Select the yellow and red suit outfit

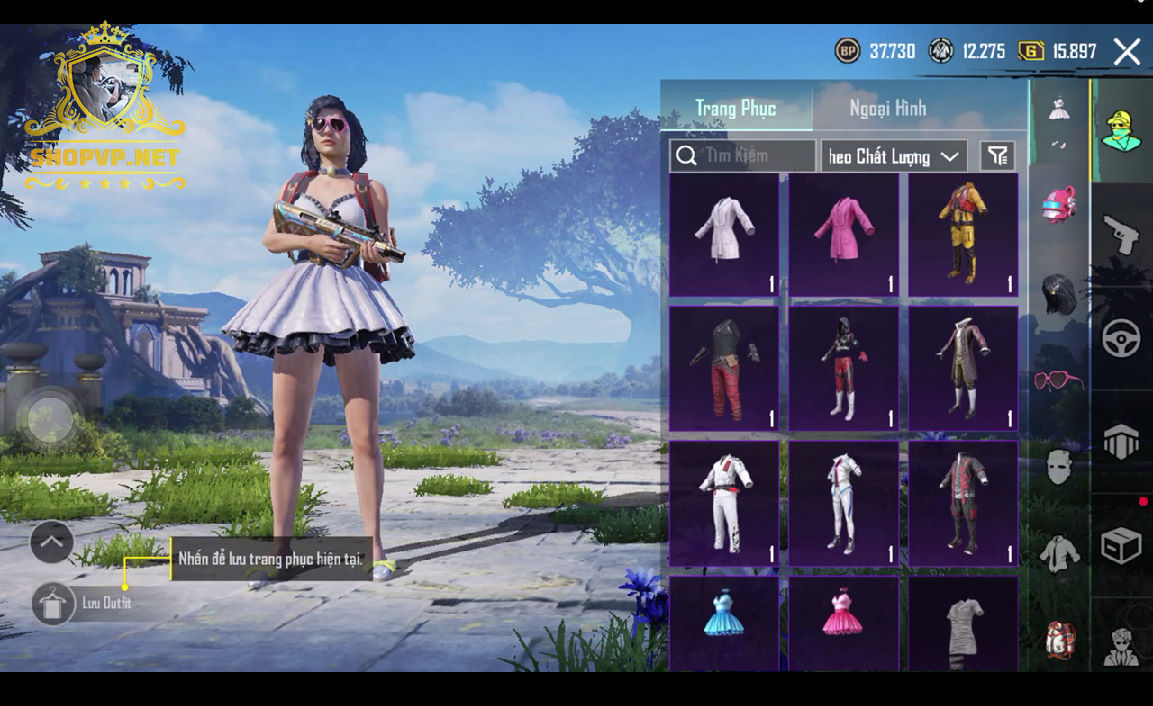(963, 235)
